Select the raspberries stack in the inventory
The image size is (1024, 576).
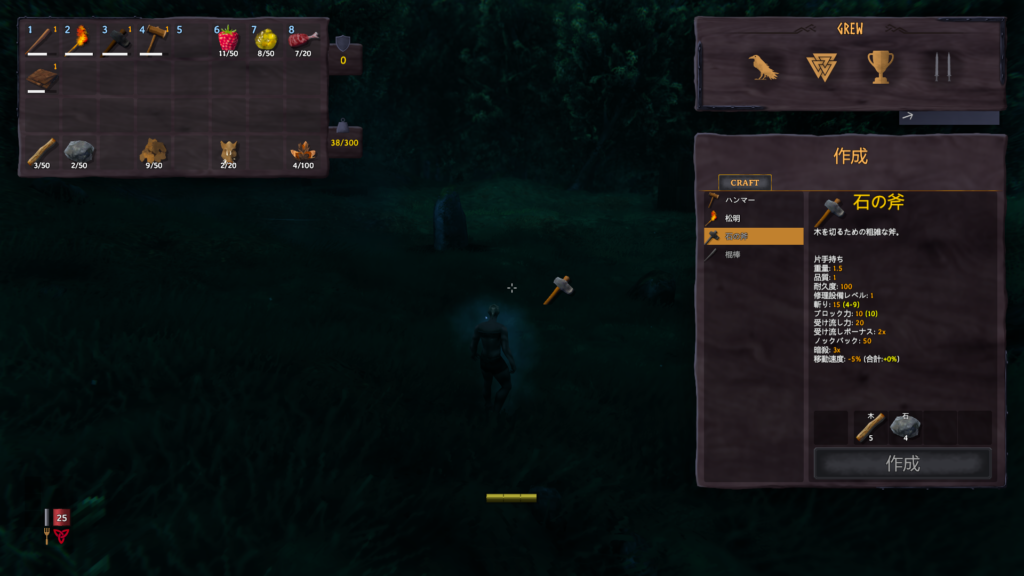pyautogui.click(x=228, y=41)
